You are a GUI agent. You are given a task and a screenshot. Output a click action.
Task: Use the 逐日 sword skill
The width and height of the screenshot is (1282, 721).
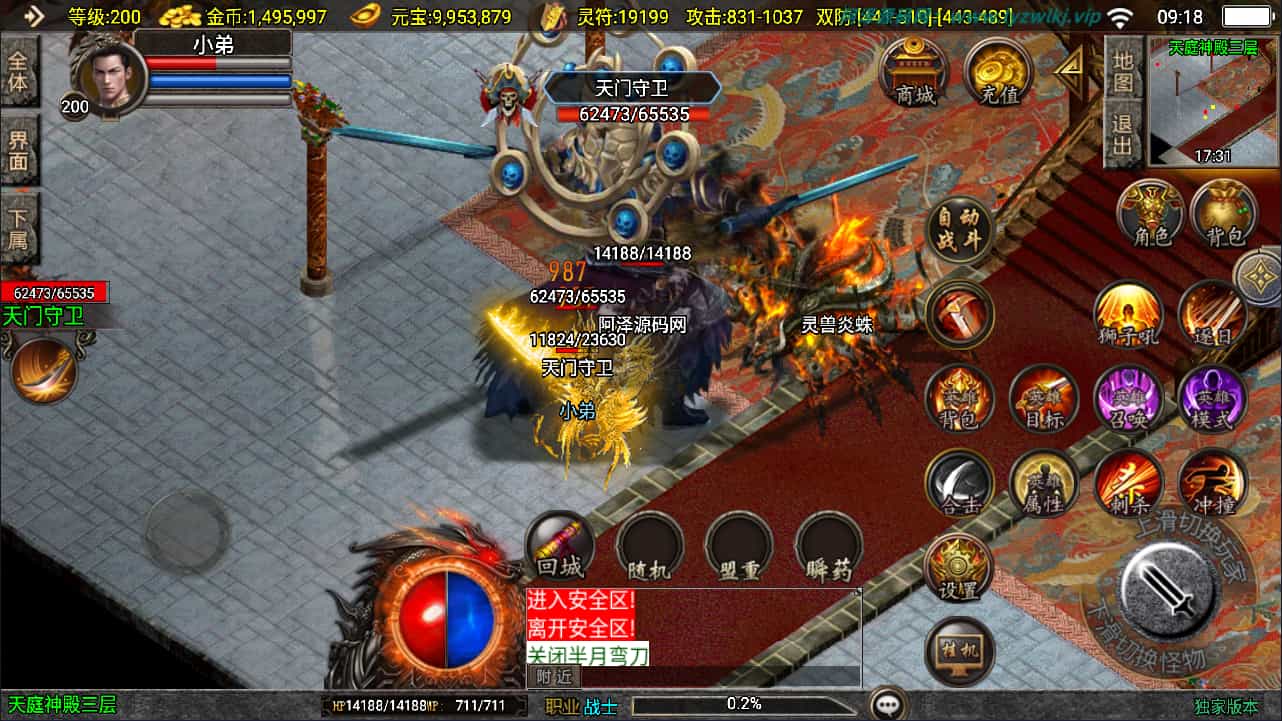(1212, 313)
